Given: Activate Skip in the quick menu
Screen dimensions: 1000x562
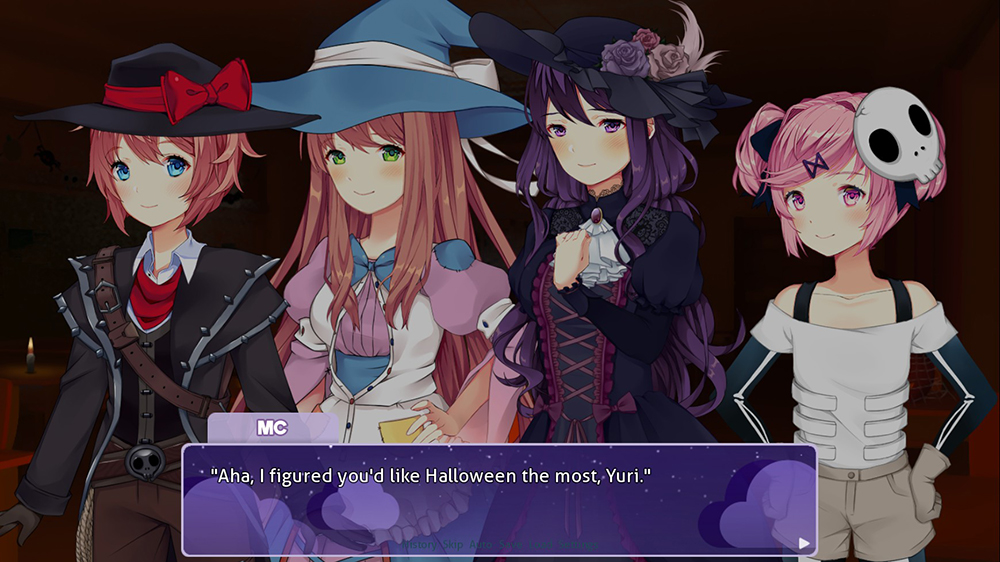Looking at the screenshot, I should (x=453, y=545).
